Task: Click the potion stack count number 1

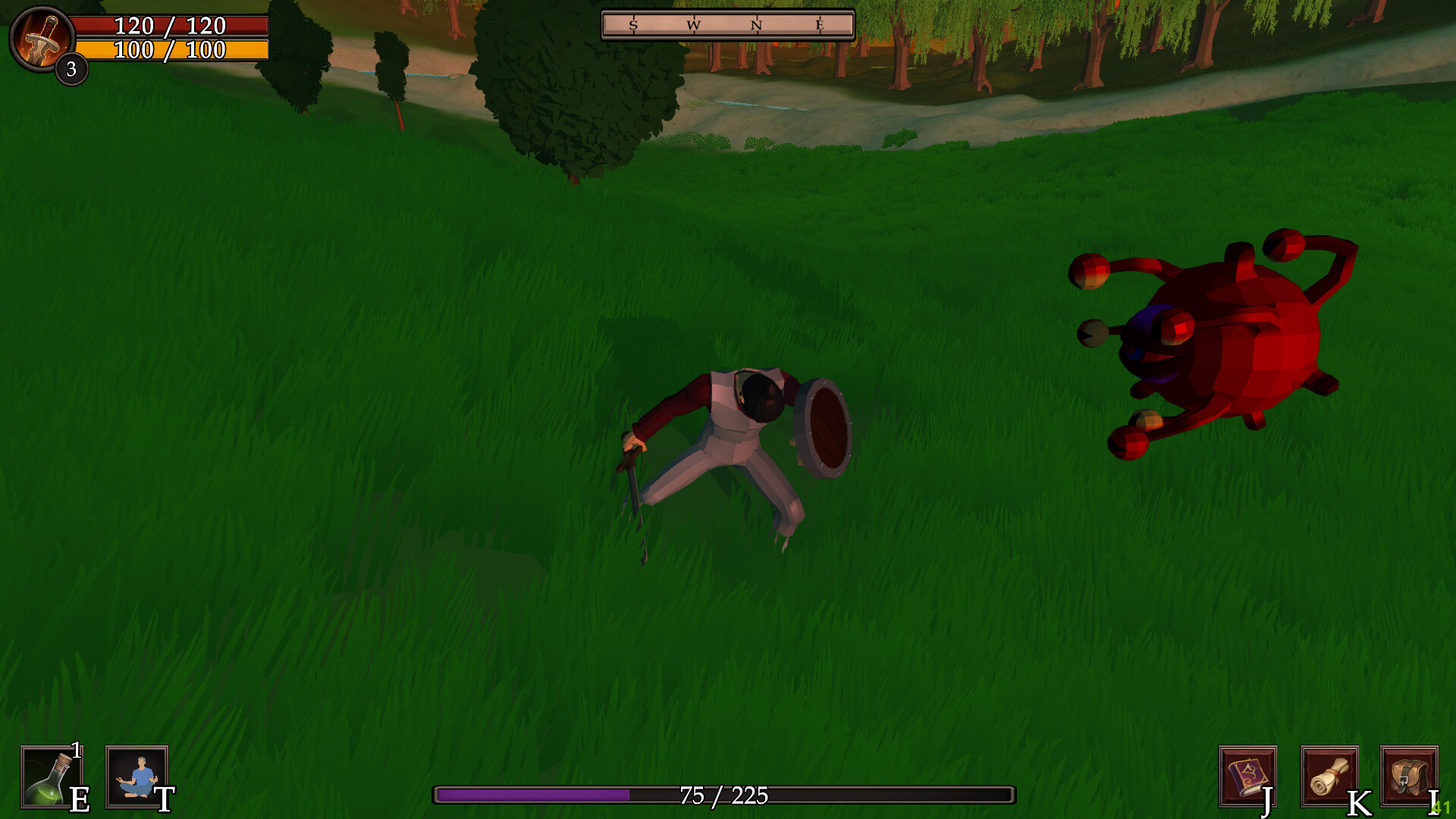Action: tap(75, 751)
